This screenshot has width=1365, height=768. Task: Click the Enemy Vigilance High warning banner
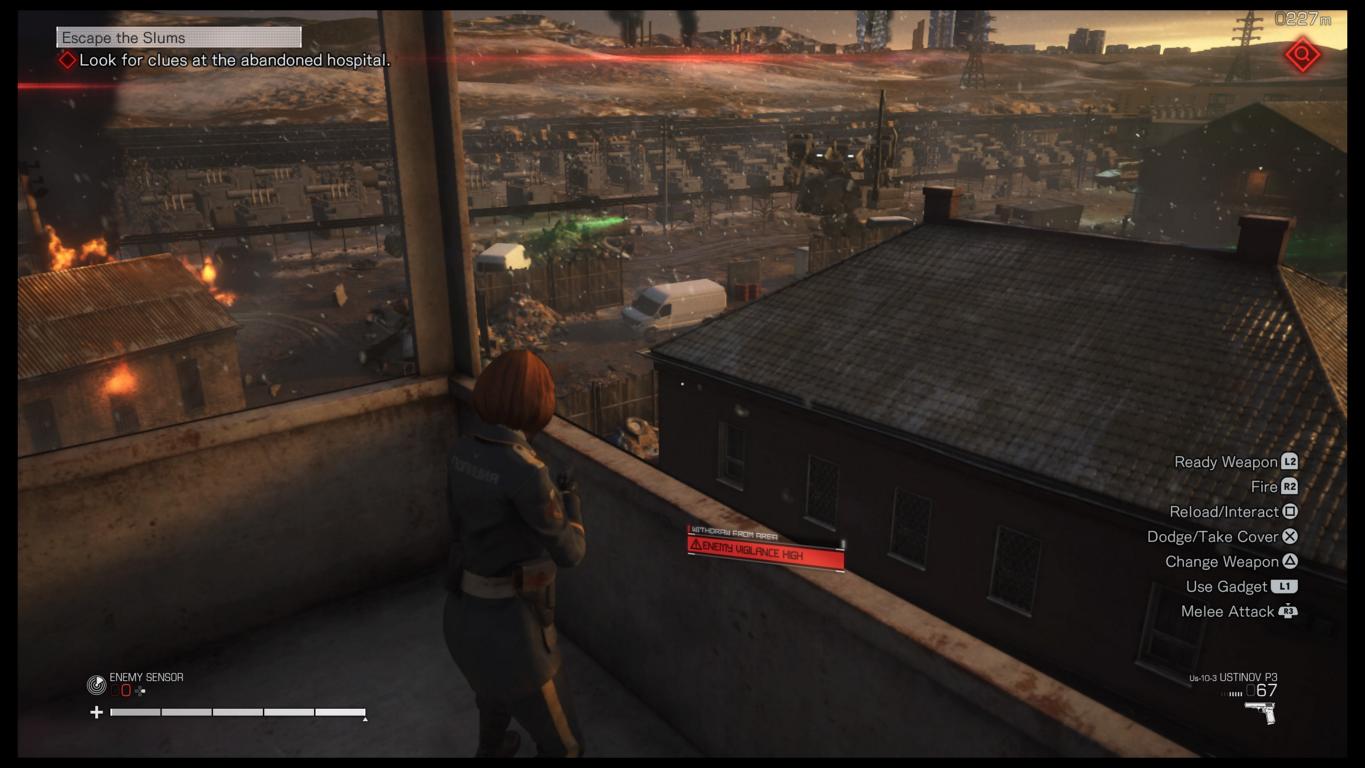coord(766,549)
